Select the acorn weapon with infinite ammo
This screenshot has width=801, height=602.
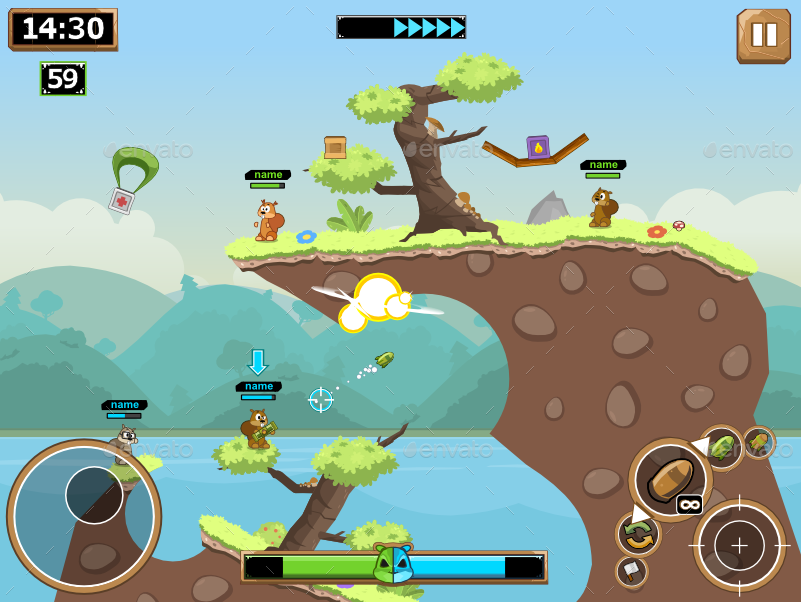(669, 480)
